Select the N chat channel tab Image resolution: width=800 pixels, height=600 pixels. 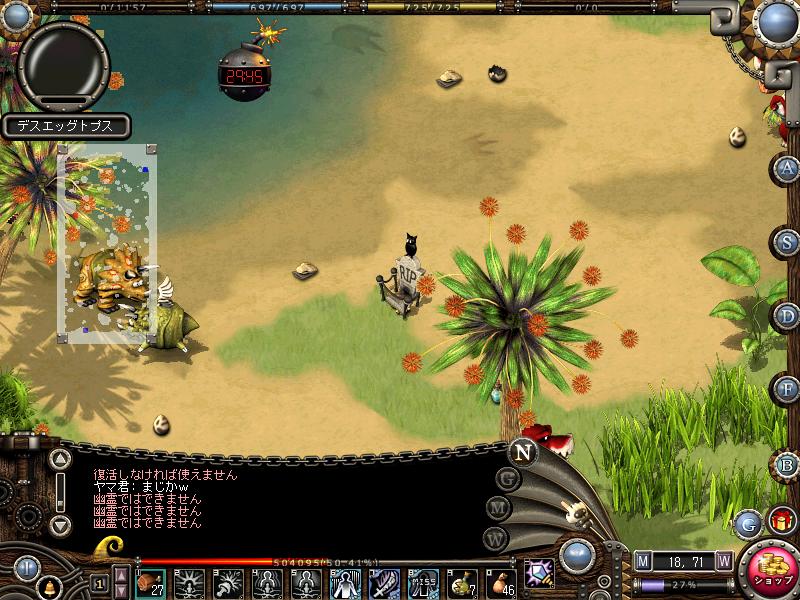[x=522, y=451]
